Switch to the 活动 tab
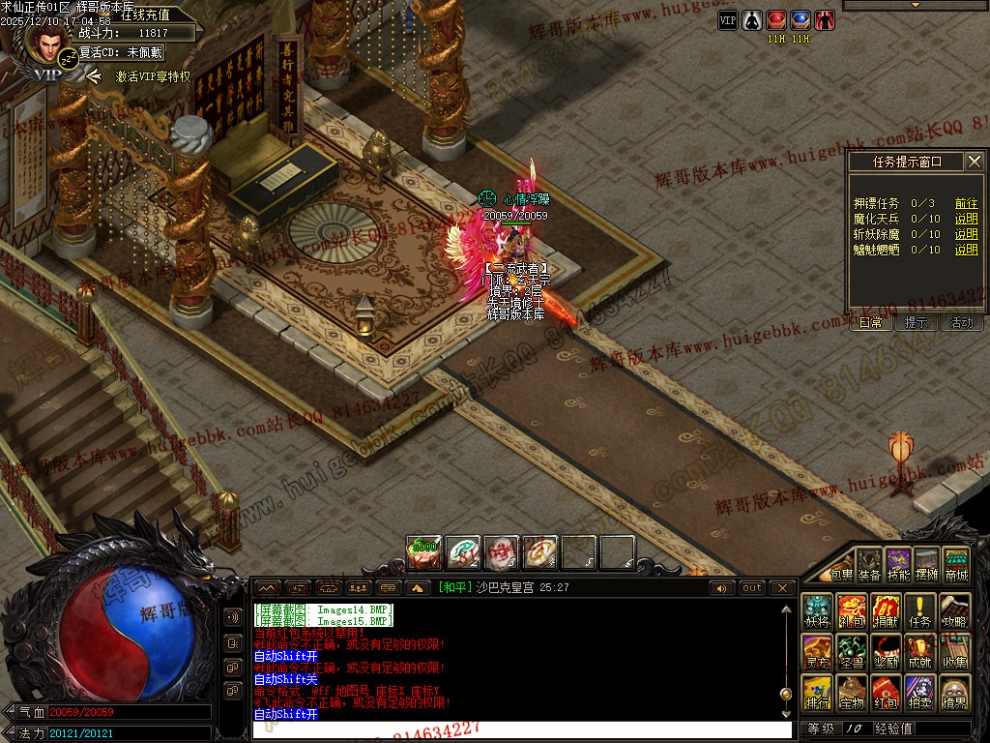 pos(962,323)
